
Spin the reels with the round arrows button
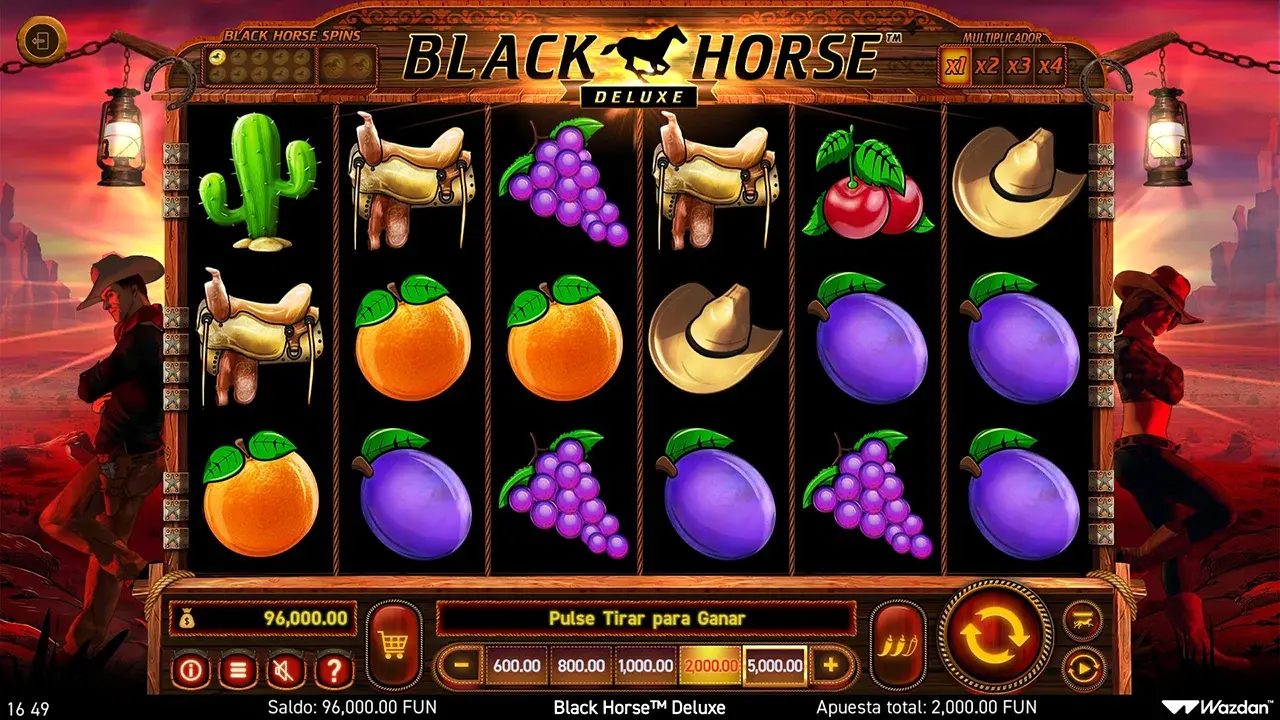(x=995, y=635)
